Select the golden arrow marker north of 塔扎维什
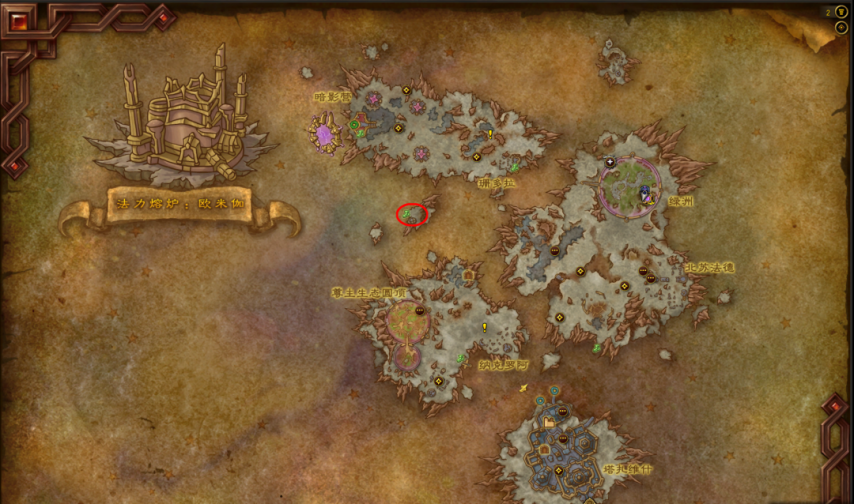Image resolution: width=854 pixels, height=504 pixels. [523, 388]
